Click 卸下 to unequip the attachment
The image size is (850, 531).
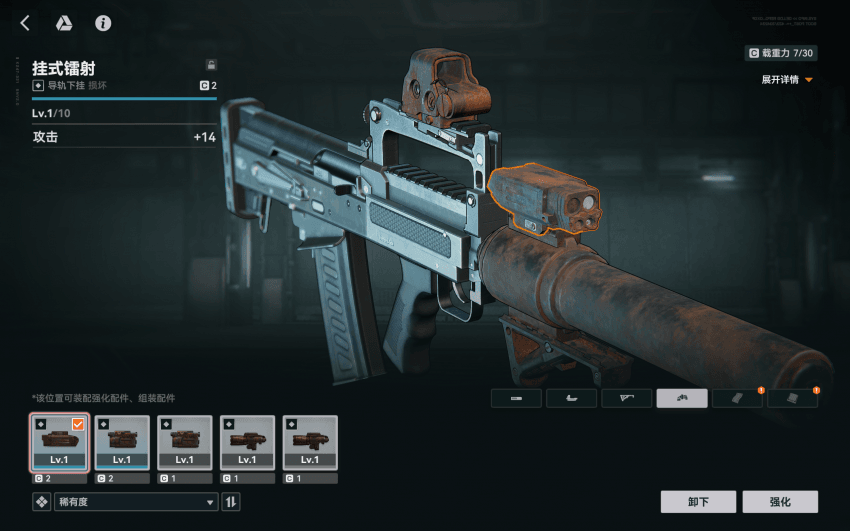pos(698,502)
